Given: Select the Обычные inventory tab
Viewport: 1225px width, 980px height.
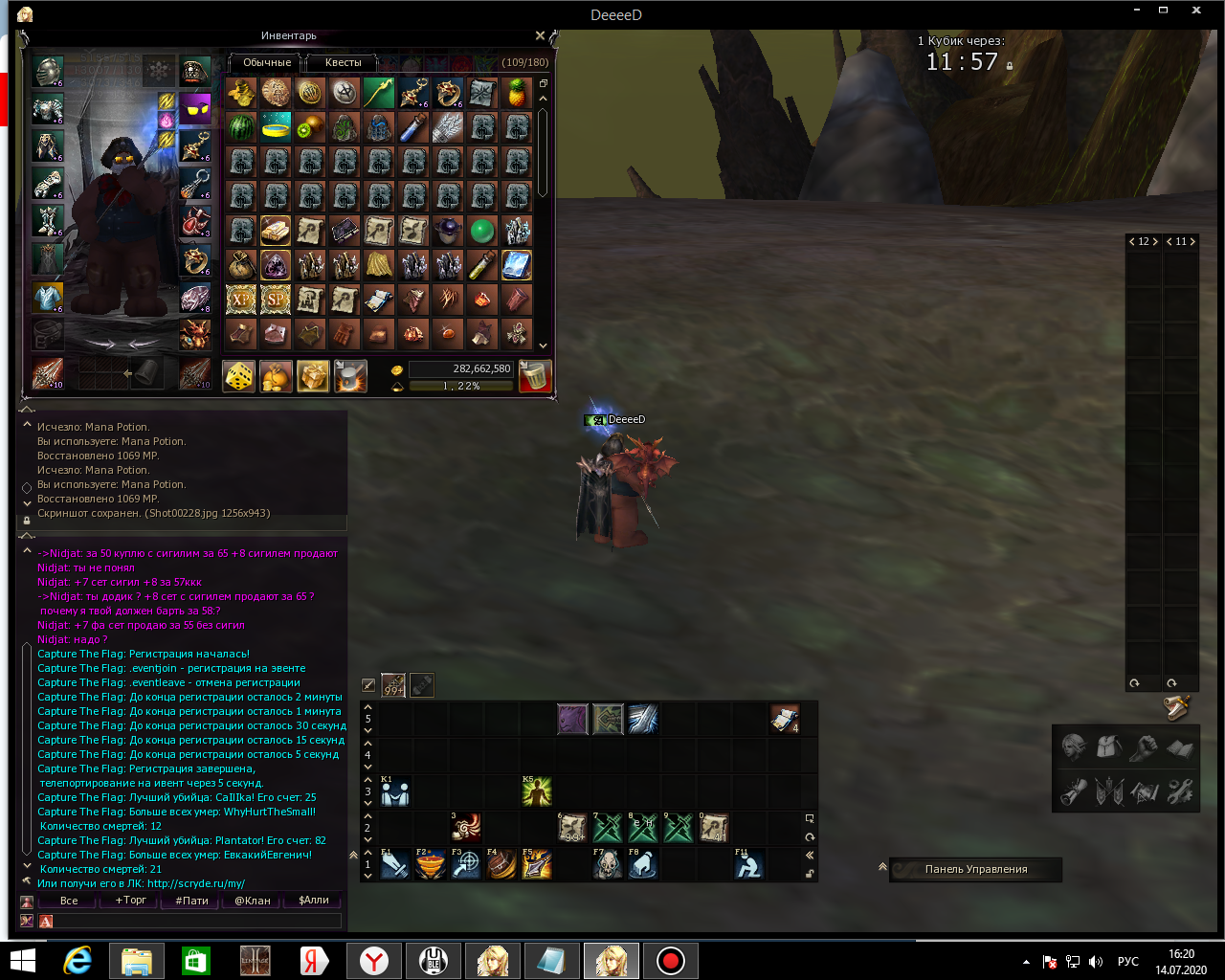Looking at the screenshot, I should pos(265,62).
